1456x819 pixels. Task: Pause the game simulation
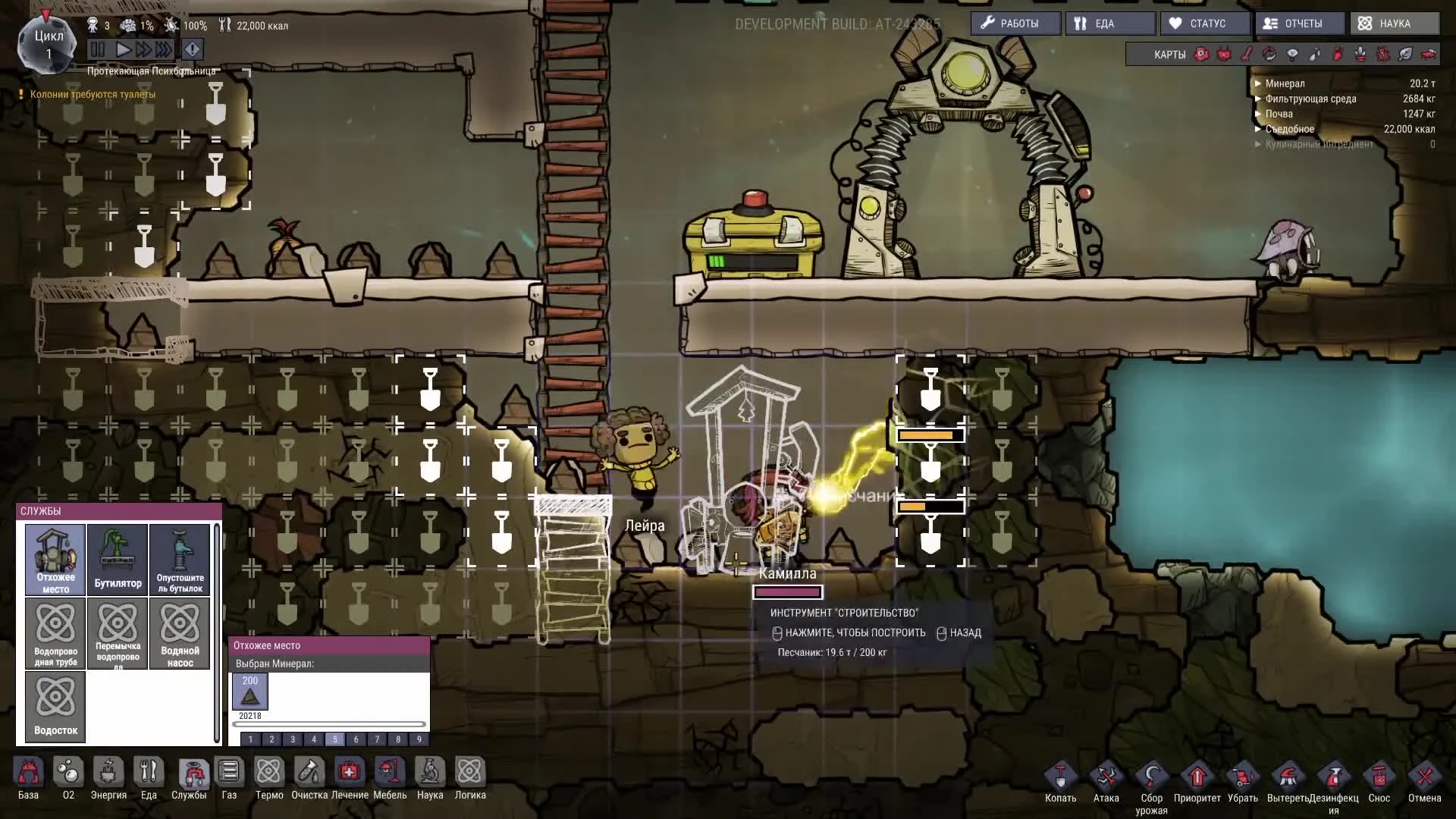coord(98,50)
